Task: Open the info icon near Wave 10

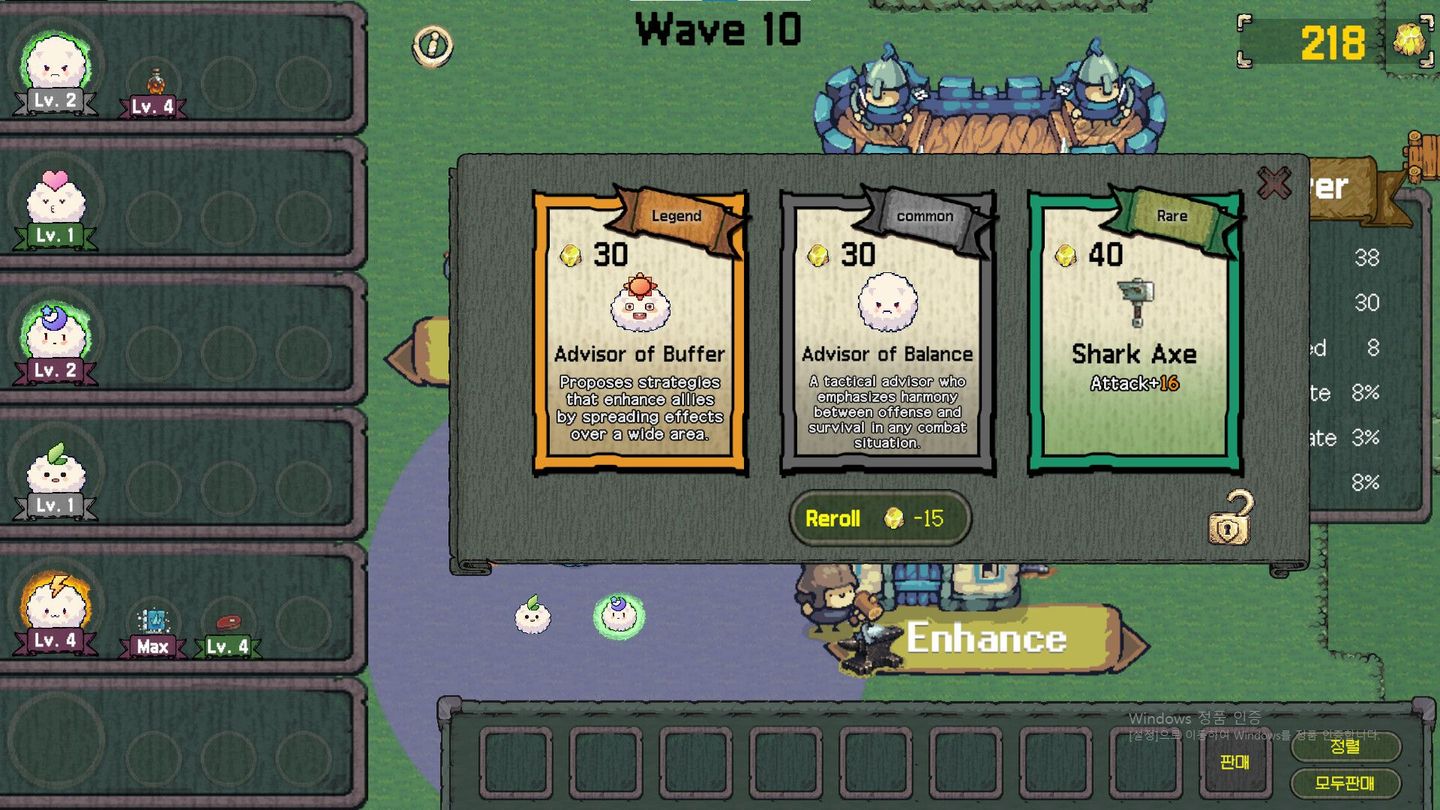Action: [x=431, y=45]
